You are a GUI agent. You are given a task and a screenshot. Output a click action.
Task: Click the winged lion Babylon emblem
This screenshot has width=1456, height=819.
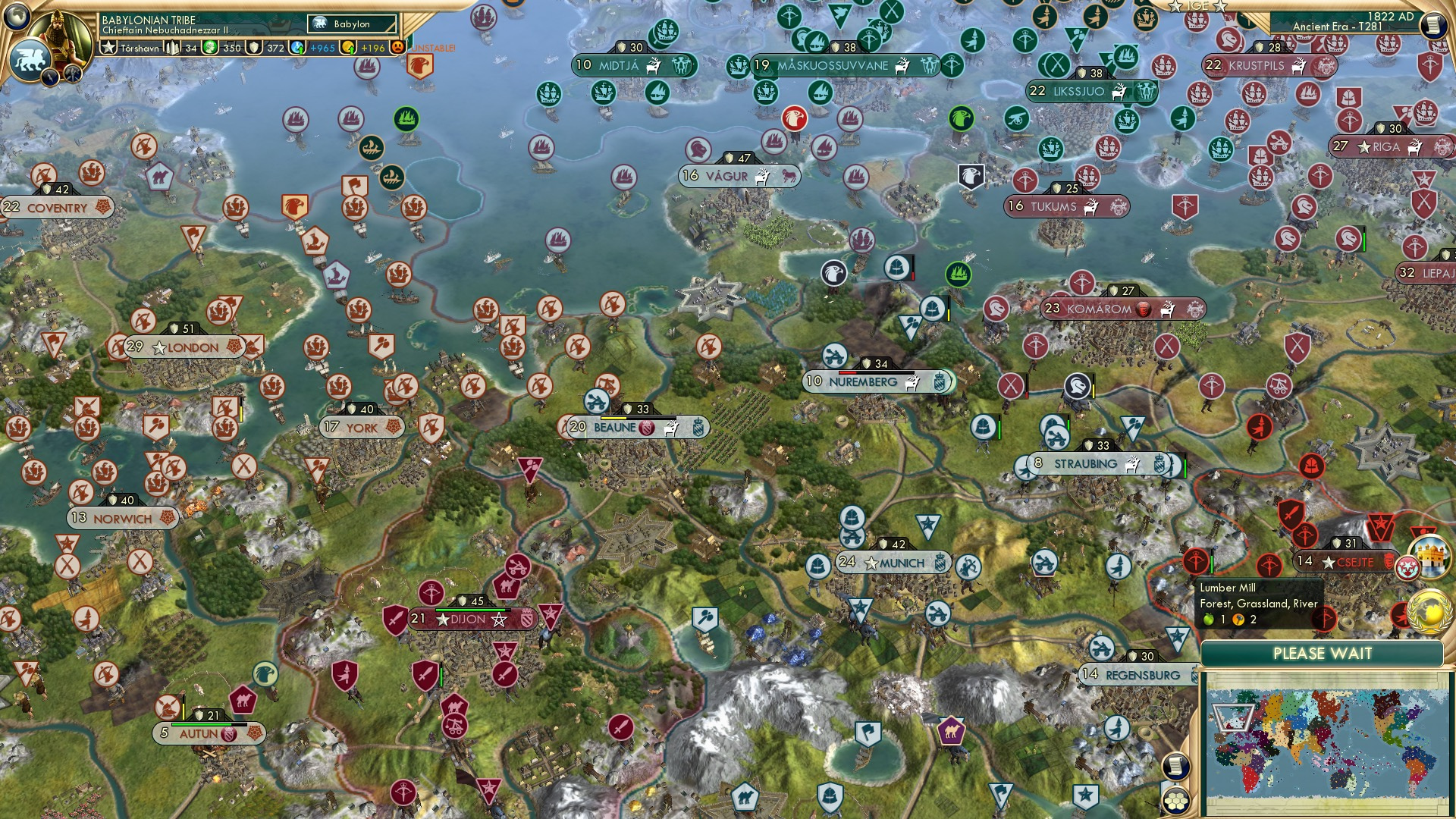[30, 61]
